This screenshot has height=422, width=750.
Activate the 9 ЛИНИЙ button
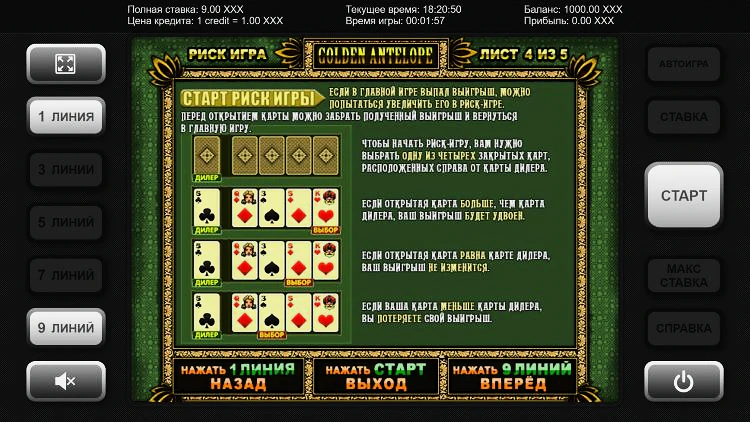(x=66, y=327)
